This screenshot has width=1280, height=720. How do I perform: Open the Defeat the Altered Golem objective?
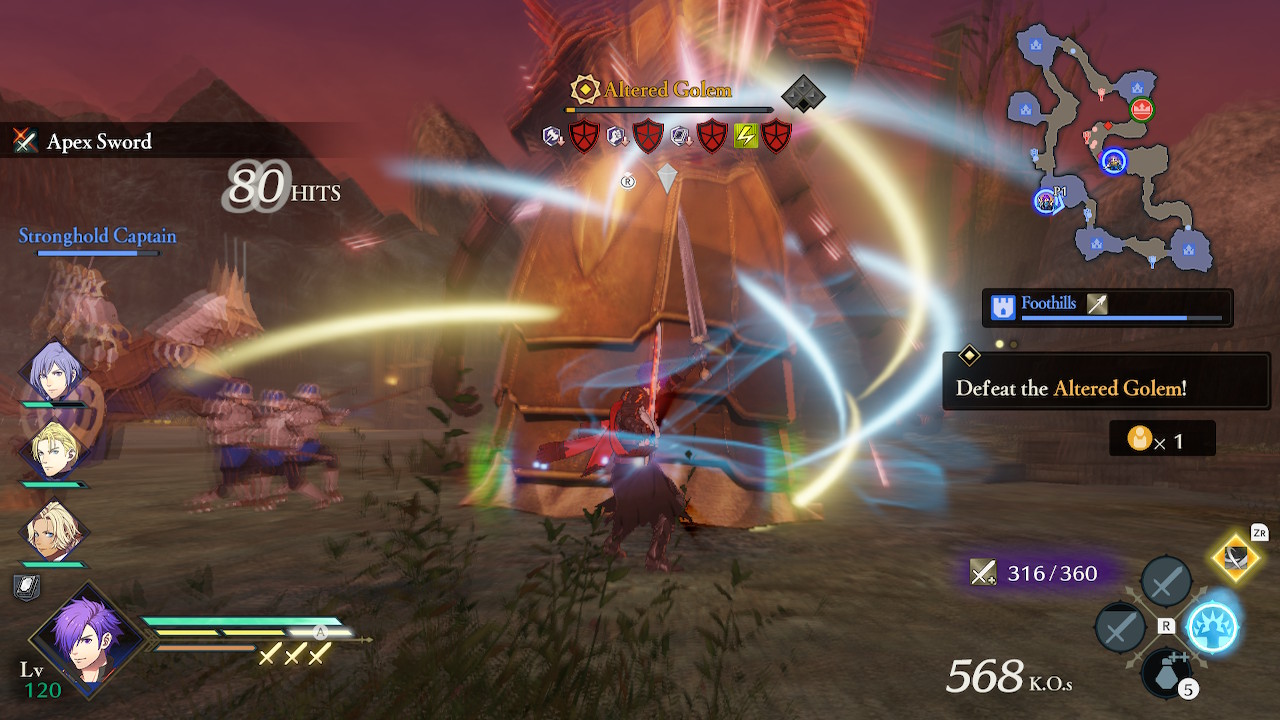pos(1106,388)
